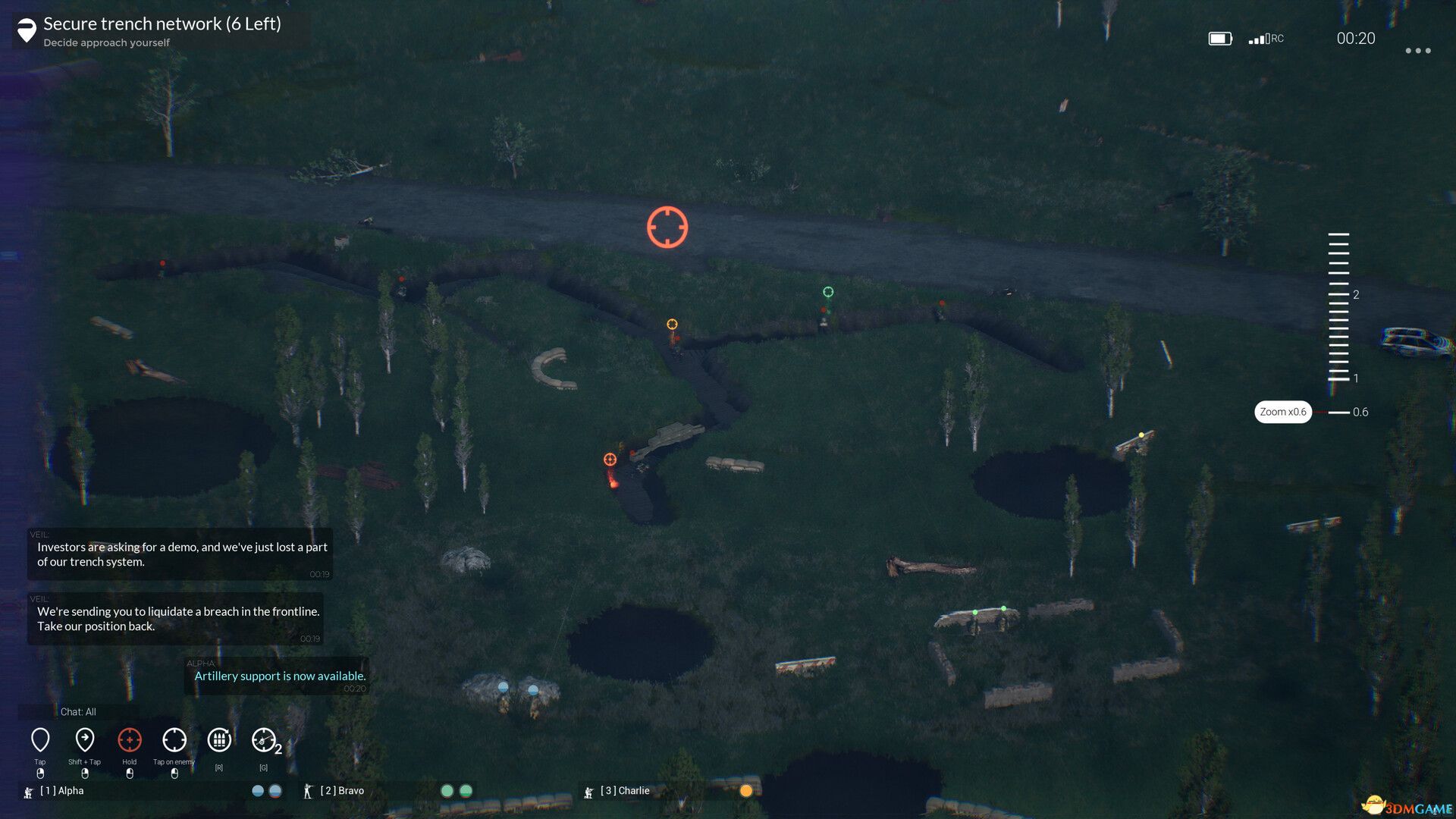Click the Artillery support is now available message
The image size is (1456, 819).
(278, 676)
